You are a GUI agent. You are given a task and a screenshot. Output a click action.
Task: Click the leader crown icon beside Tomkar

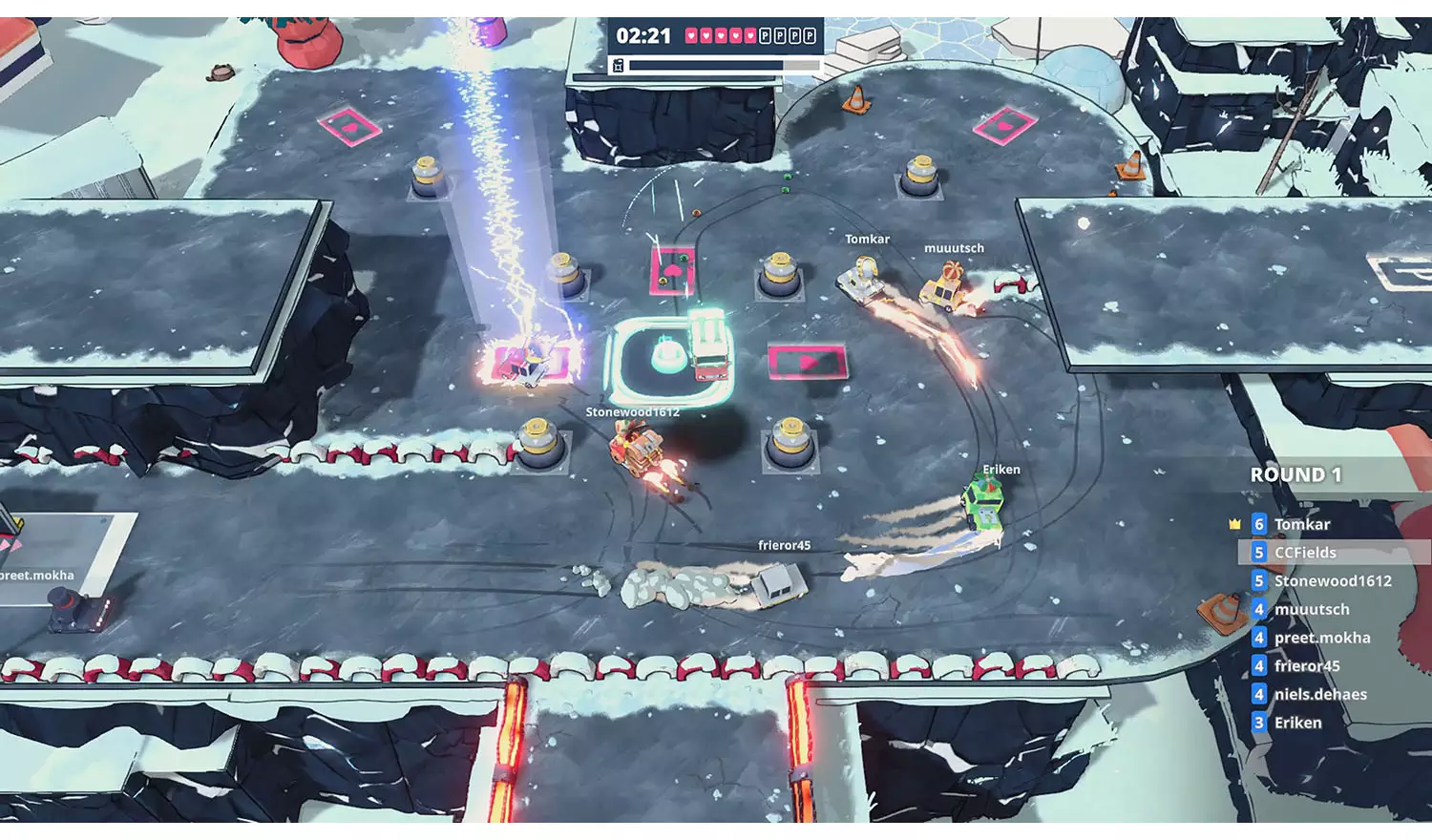pos(1234,524)
